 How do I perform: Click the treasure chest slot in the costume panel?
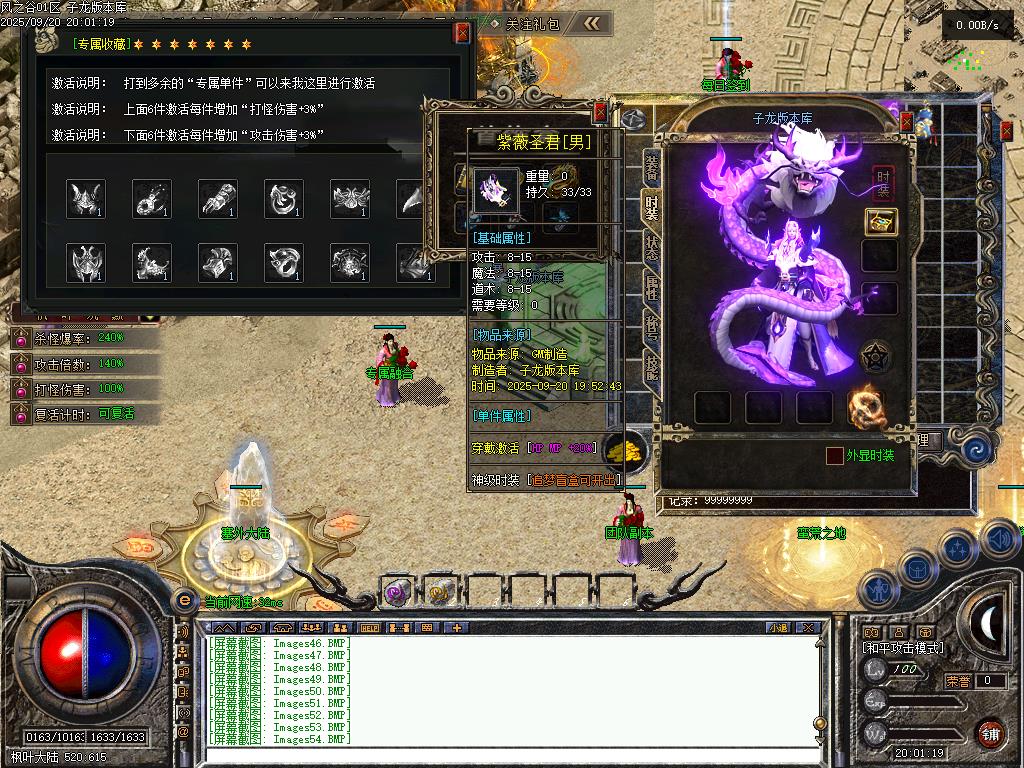(880, 222)
